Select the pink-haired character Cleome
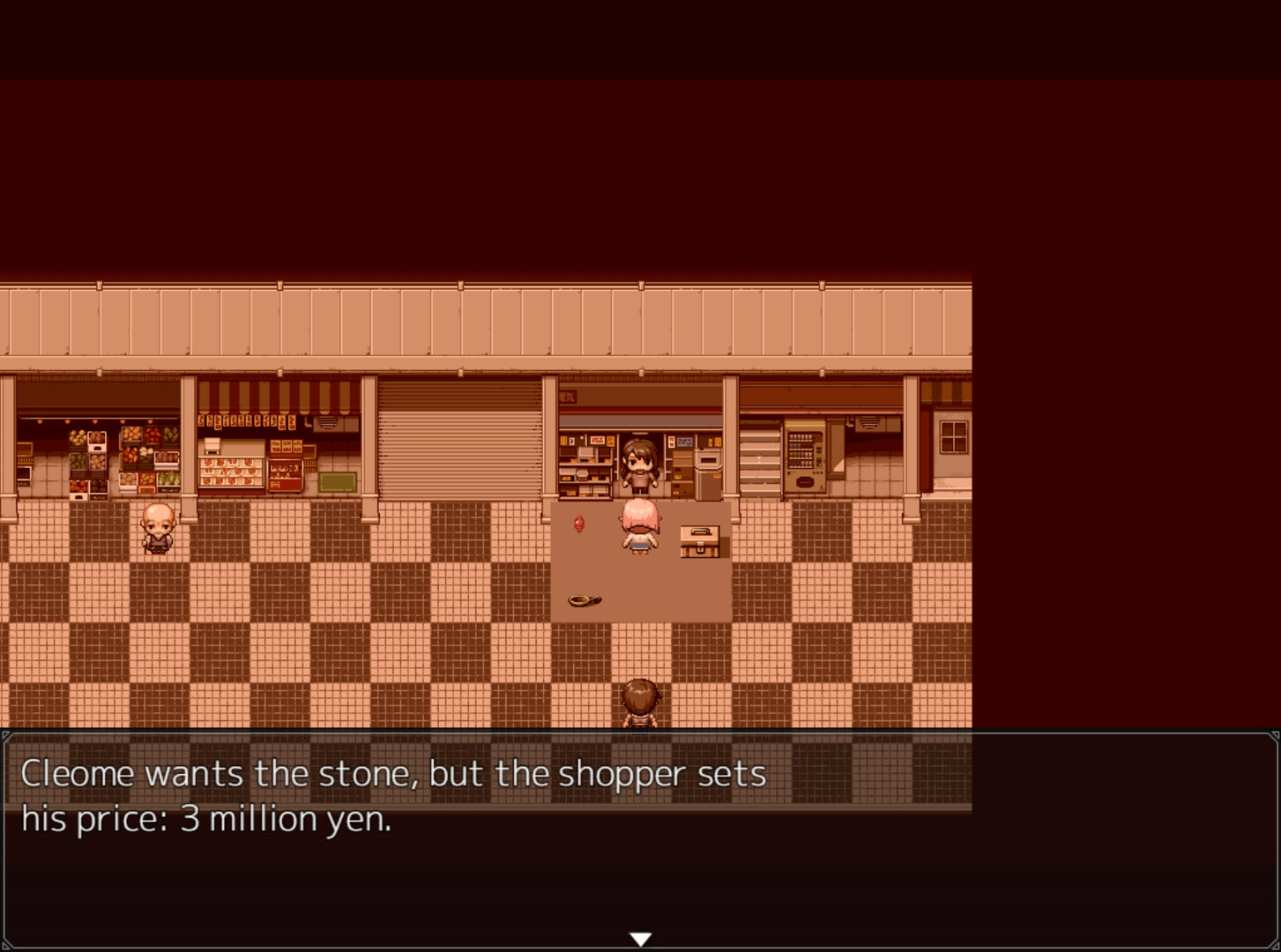Viewport: 1281px width, 952px height. 641,527
